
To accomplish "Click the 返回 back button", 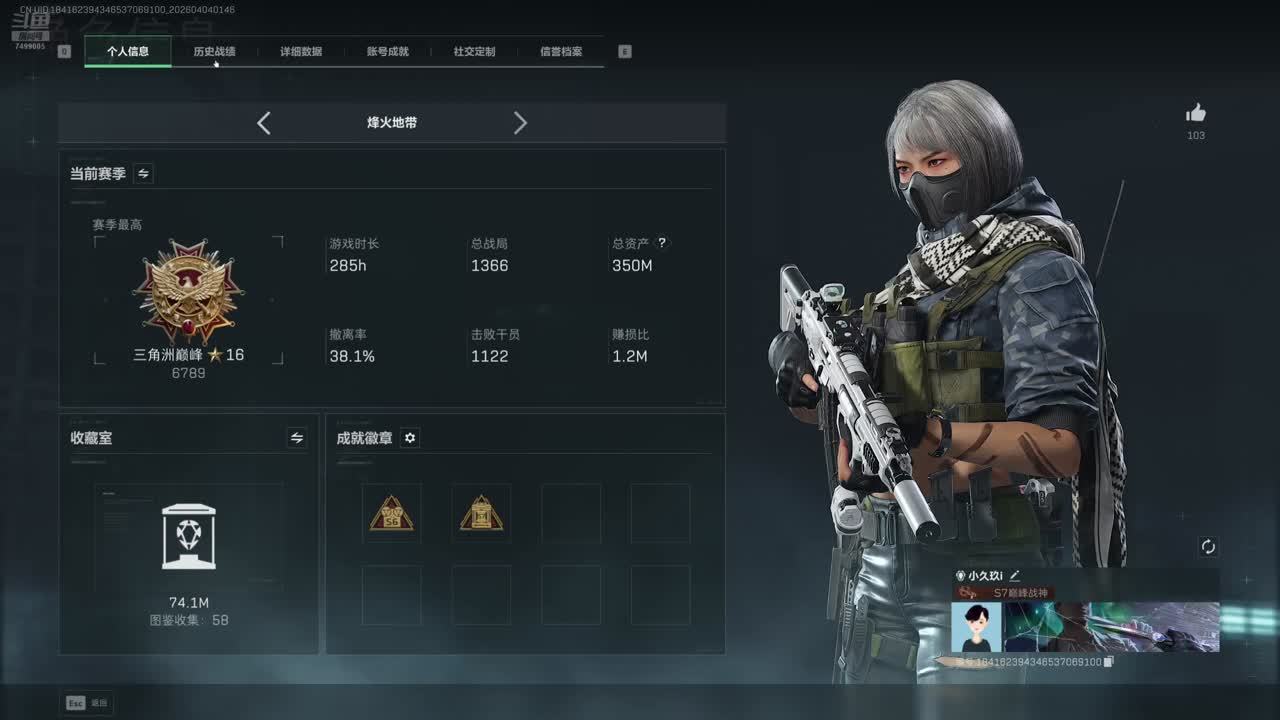I will [x=88, y=703].
